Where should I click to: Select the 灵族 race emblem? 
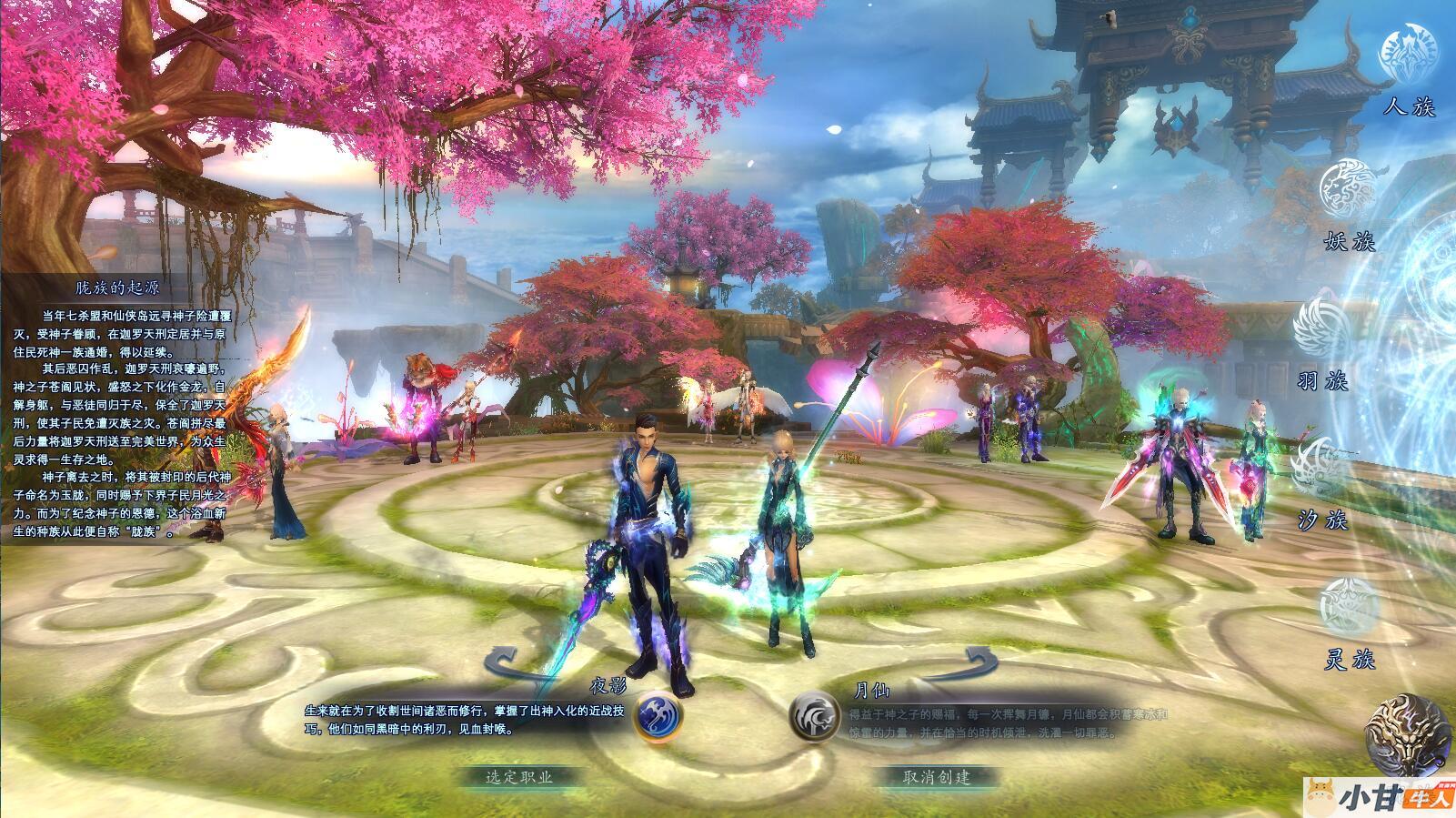click(x=1350, y=607)
